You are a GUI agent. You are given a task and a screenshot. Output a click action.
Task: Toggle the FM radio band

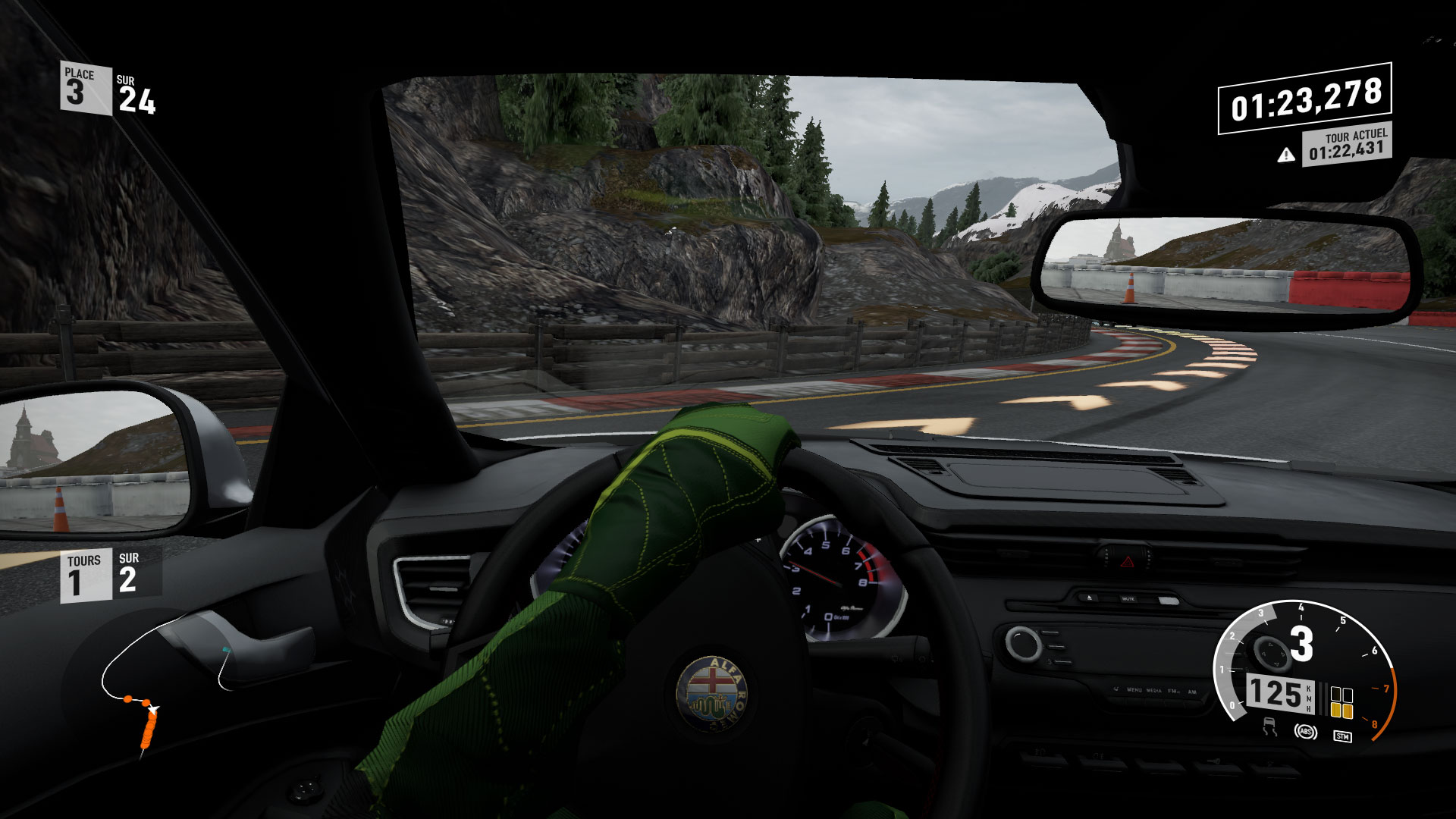[x=1172, y=690]
